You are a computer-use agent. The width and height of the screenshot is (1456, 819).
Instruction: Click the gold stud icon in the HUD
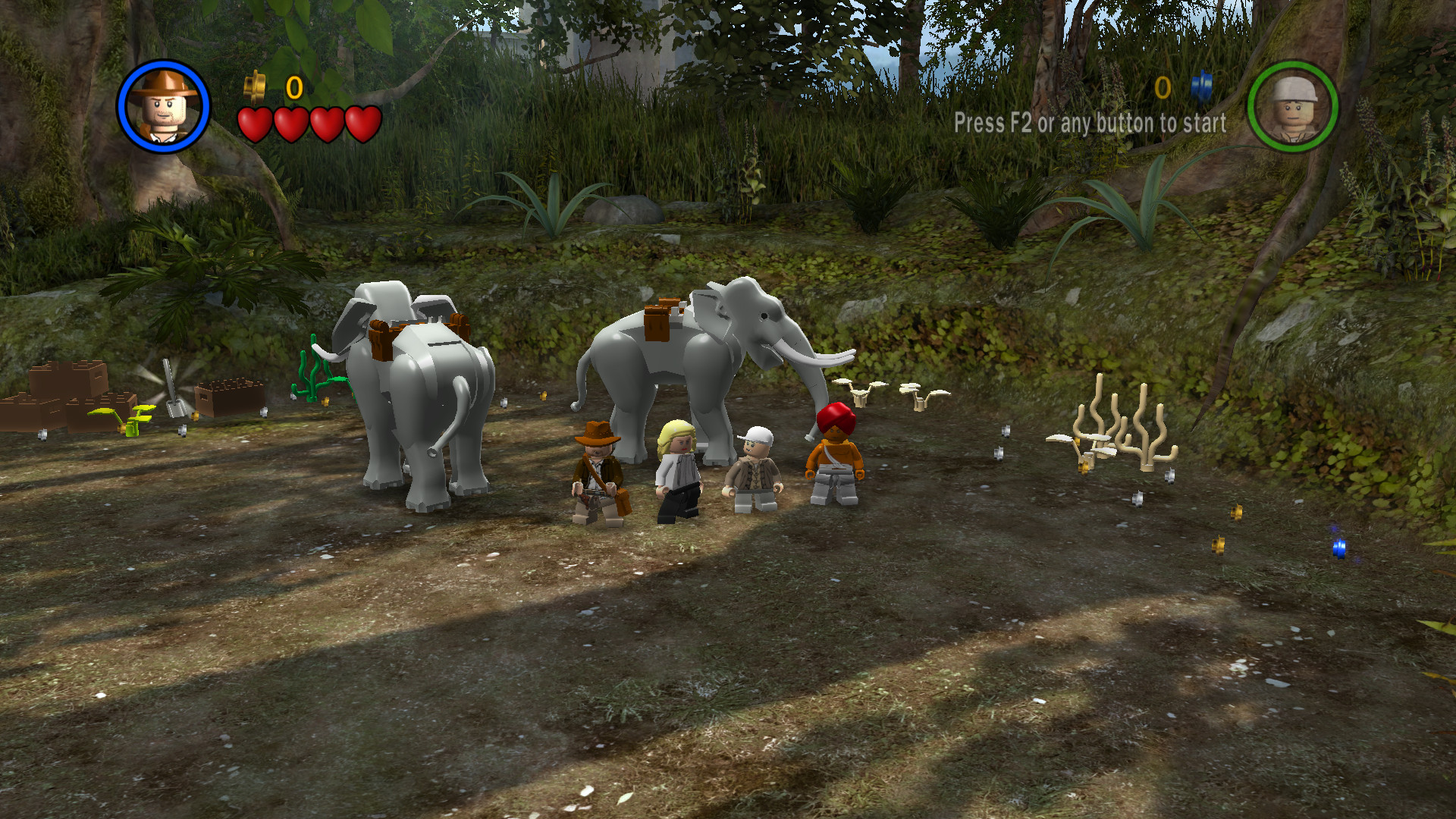[254, 87]
